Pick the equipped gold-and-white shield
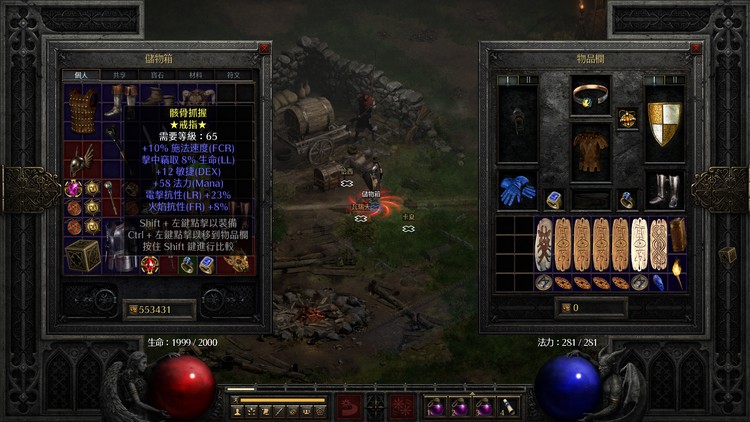 tap(664, 123)
